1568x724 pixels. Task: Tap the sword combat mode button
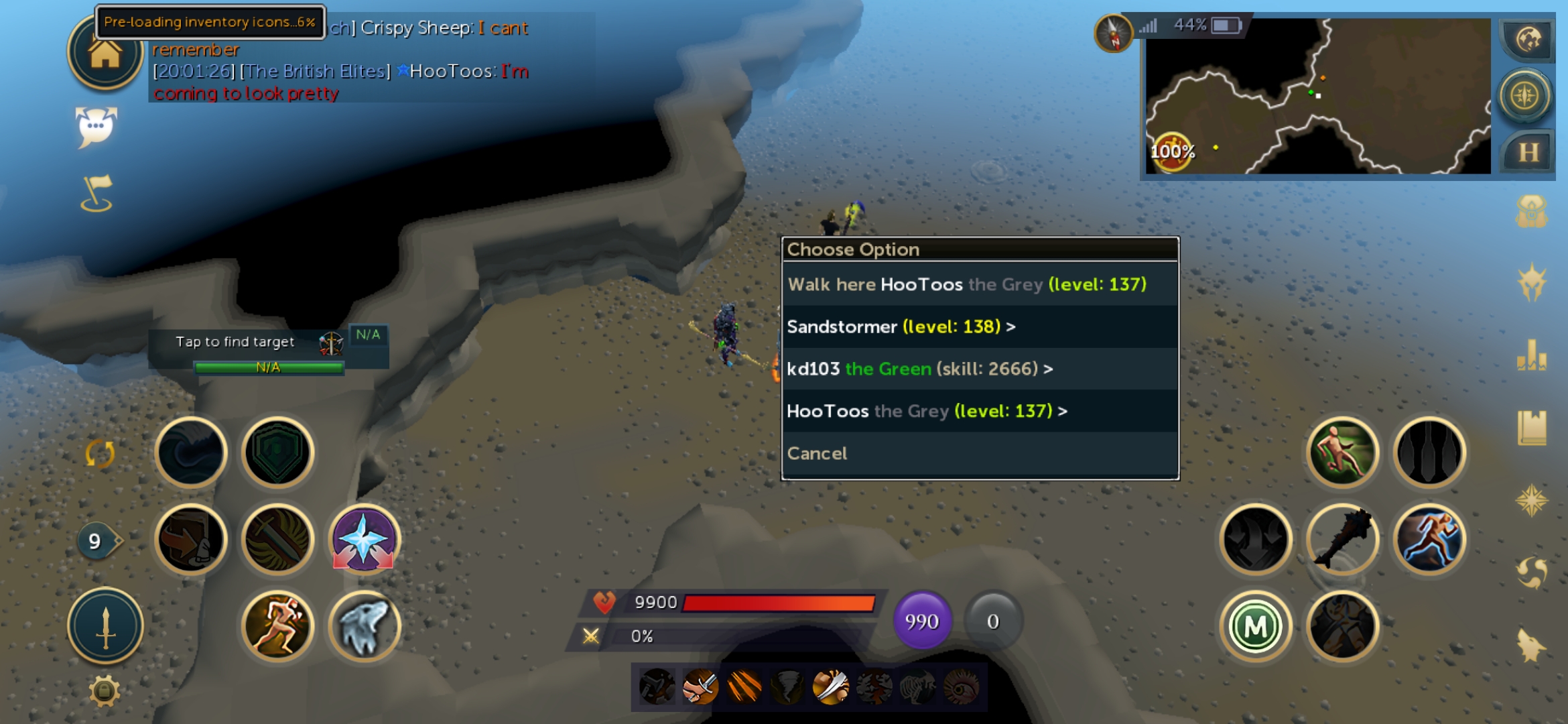coord(105,627)
